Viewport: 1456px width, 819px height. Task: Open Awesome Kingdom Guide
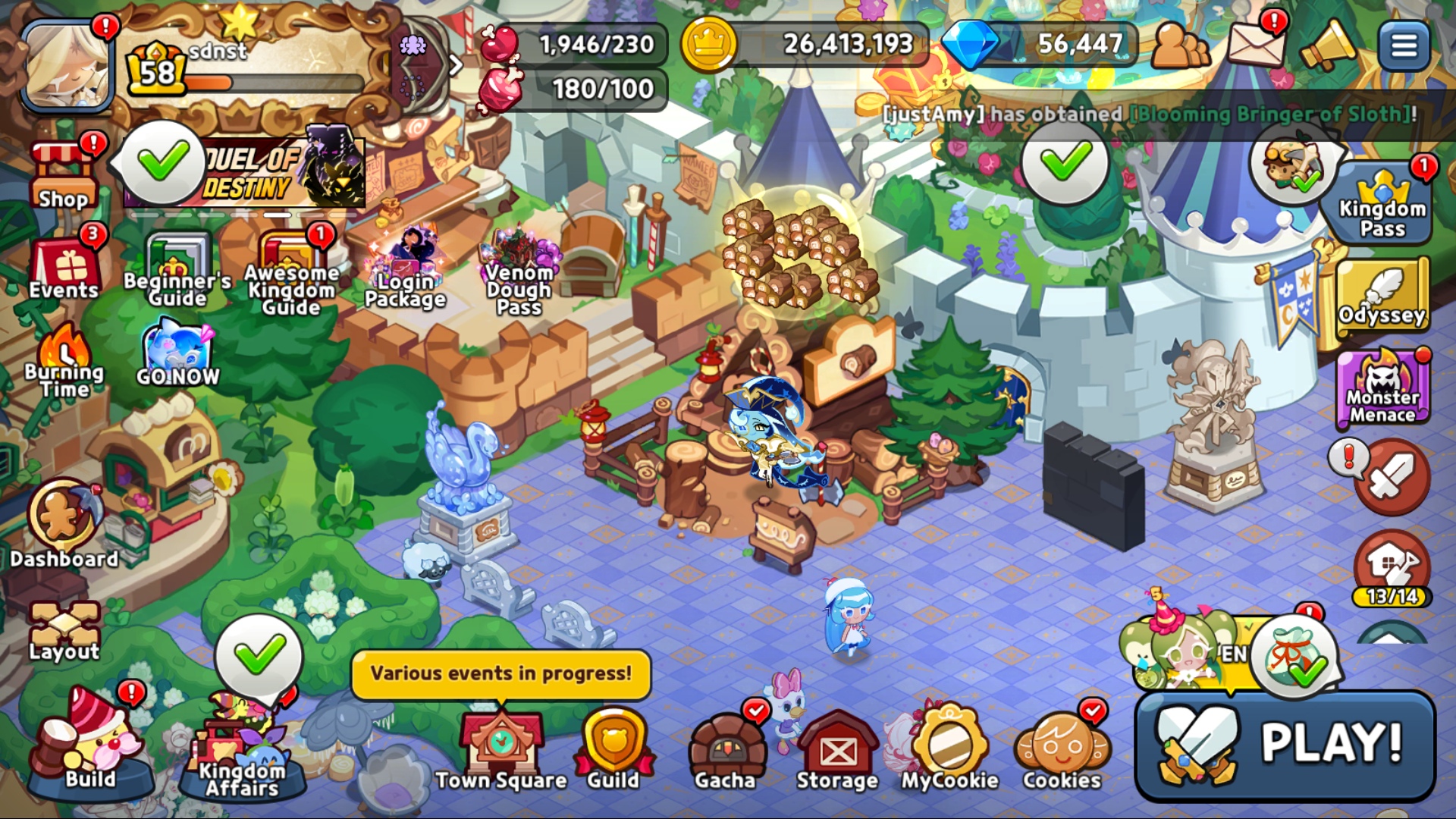pos(291,273)
